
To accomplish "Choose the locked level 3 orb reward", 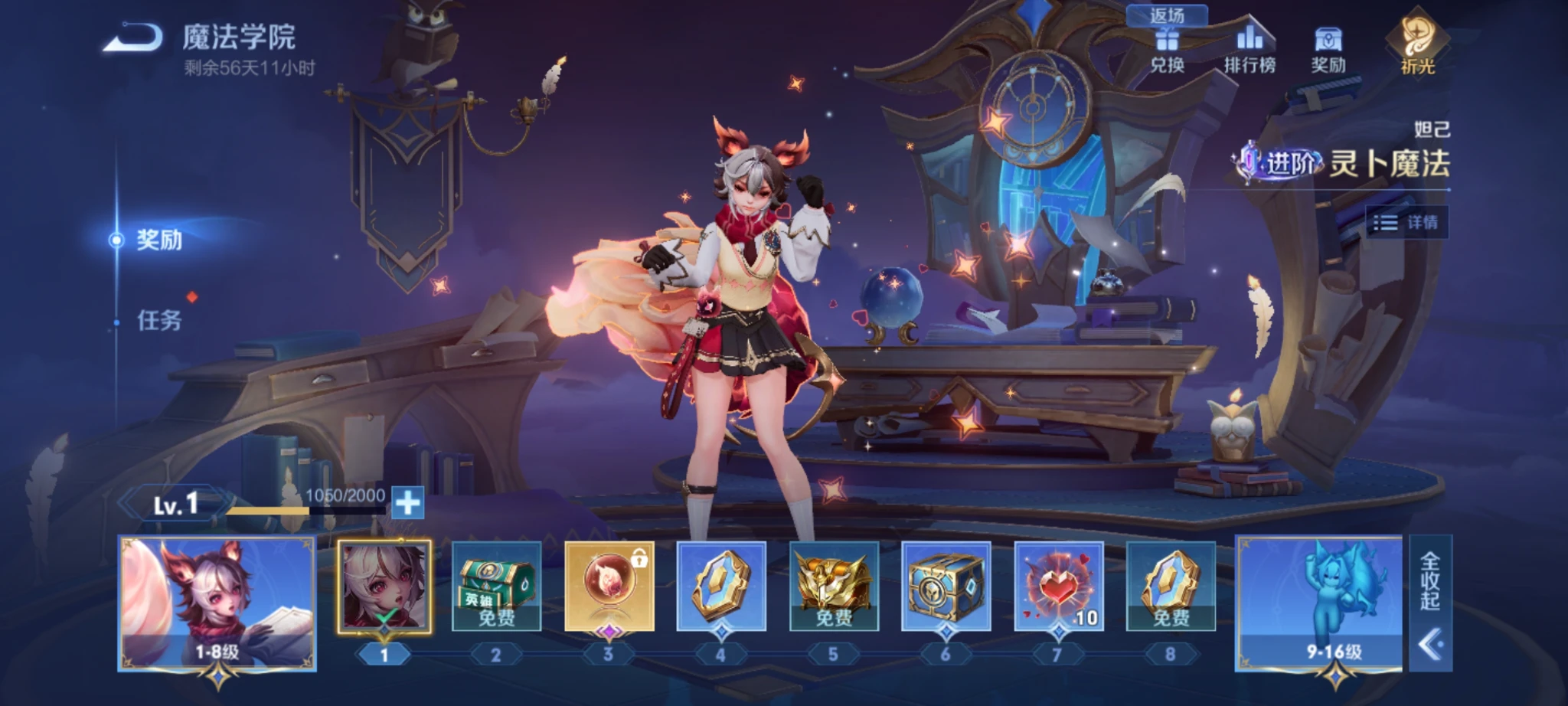I will [609, 587].
